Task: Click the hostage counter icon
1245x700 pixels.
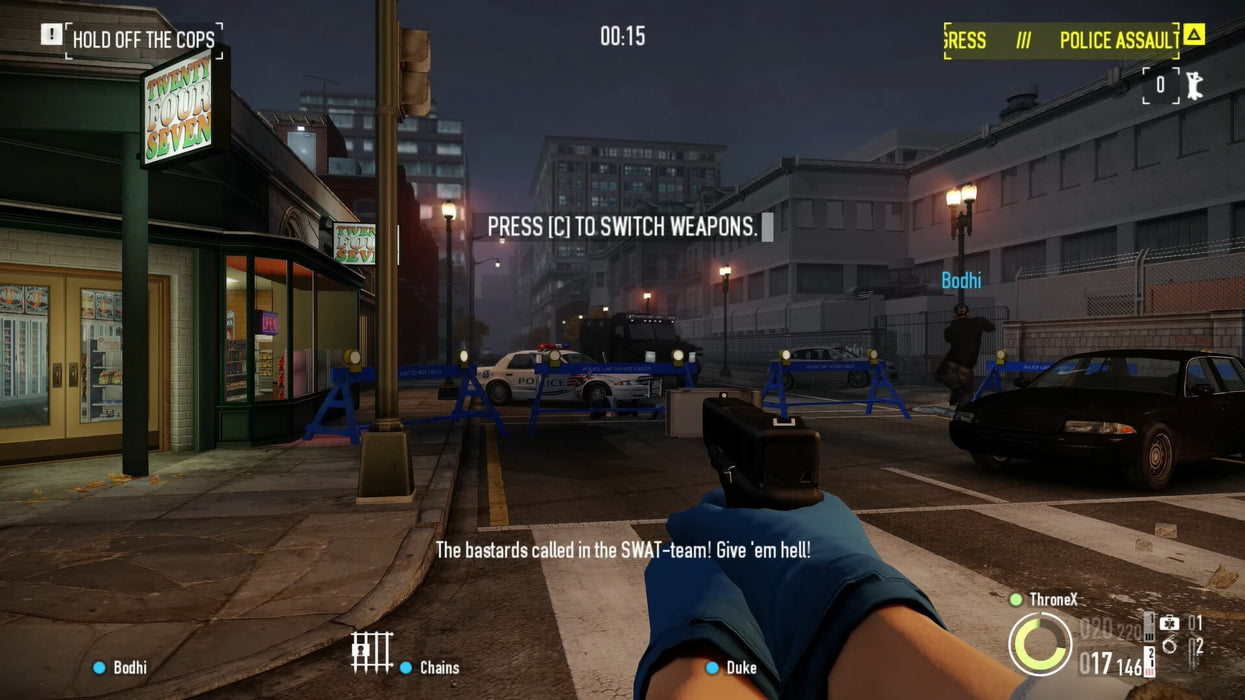Action: 1192,85
